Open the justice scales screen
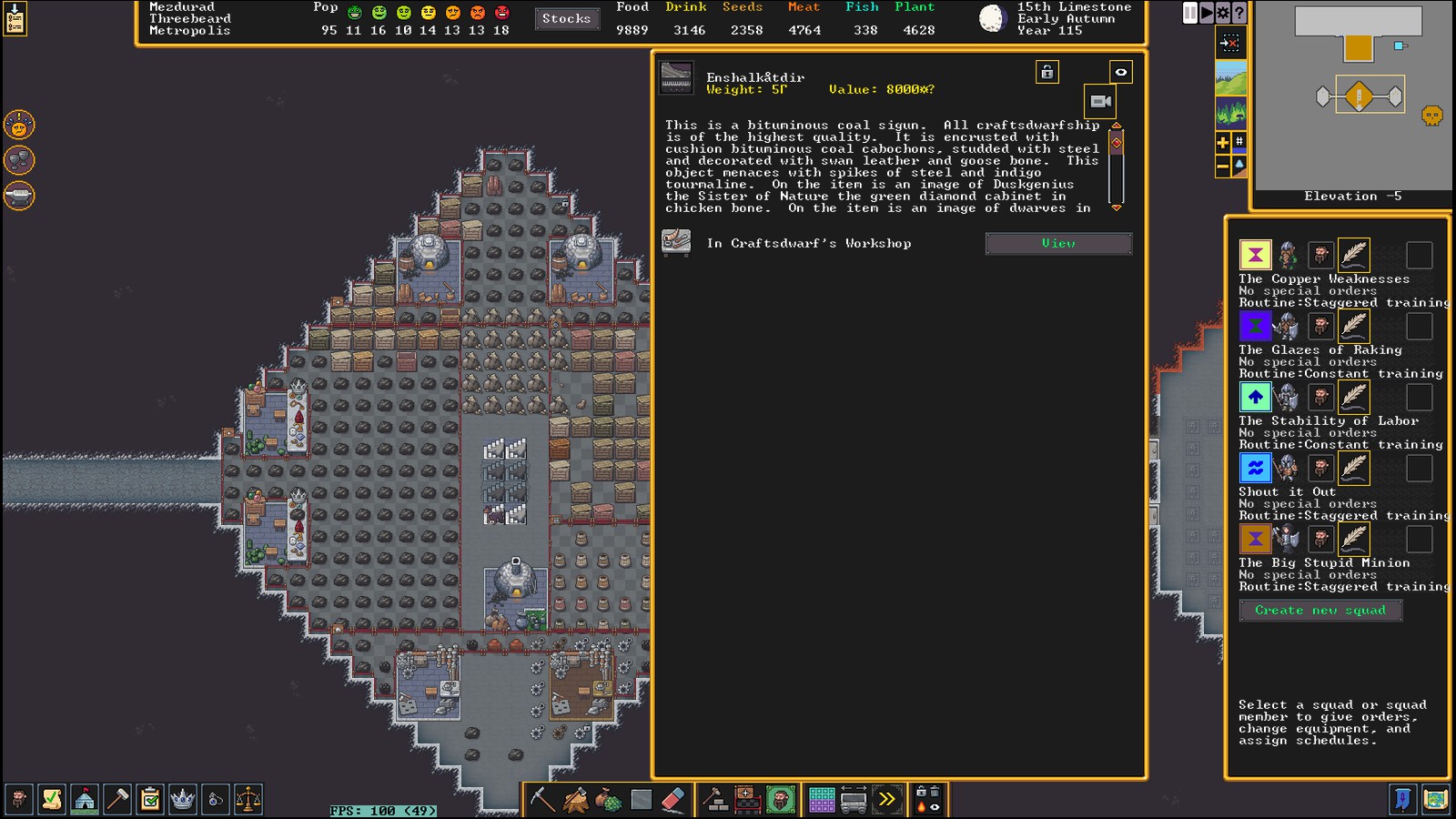The width and height of the screenshot is (1456, 819). pyautogui.click(x=248, y=800)
